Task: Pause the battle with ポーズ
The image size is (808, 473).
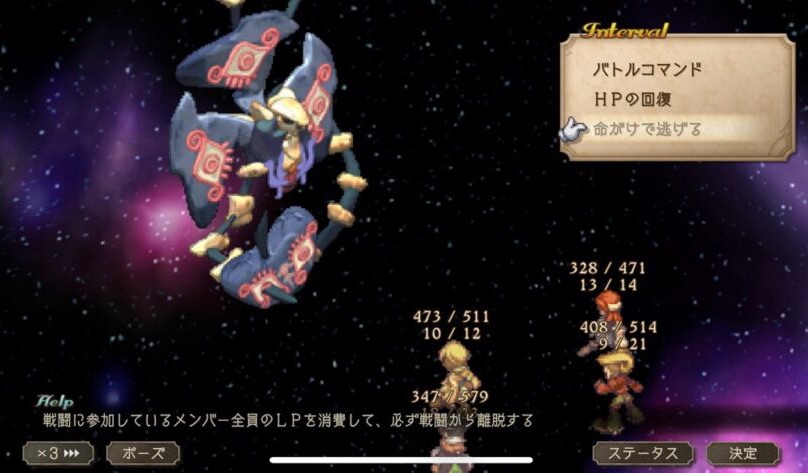Action: coord(143,453)
